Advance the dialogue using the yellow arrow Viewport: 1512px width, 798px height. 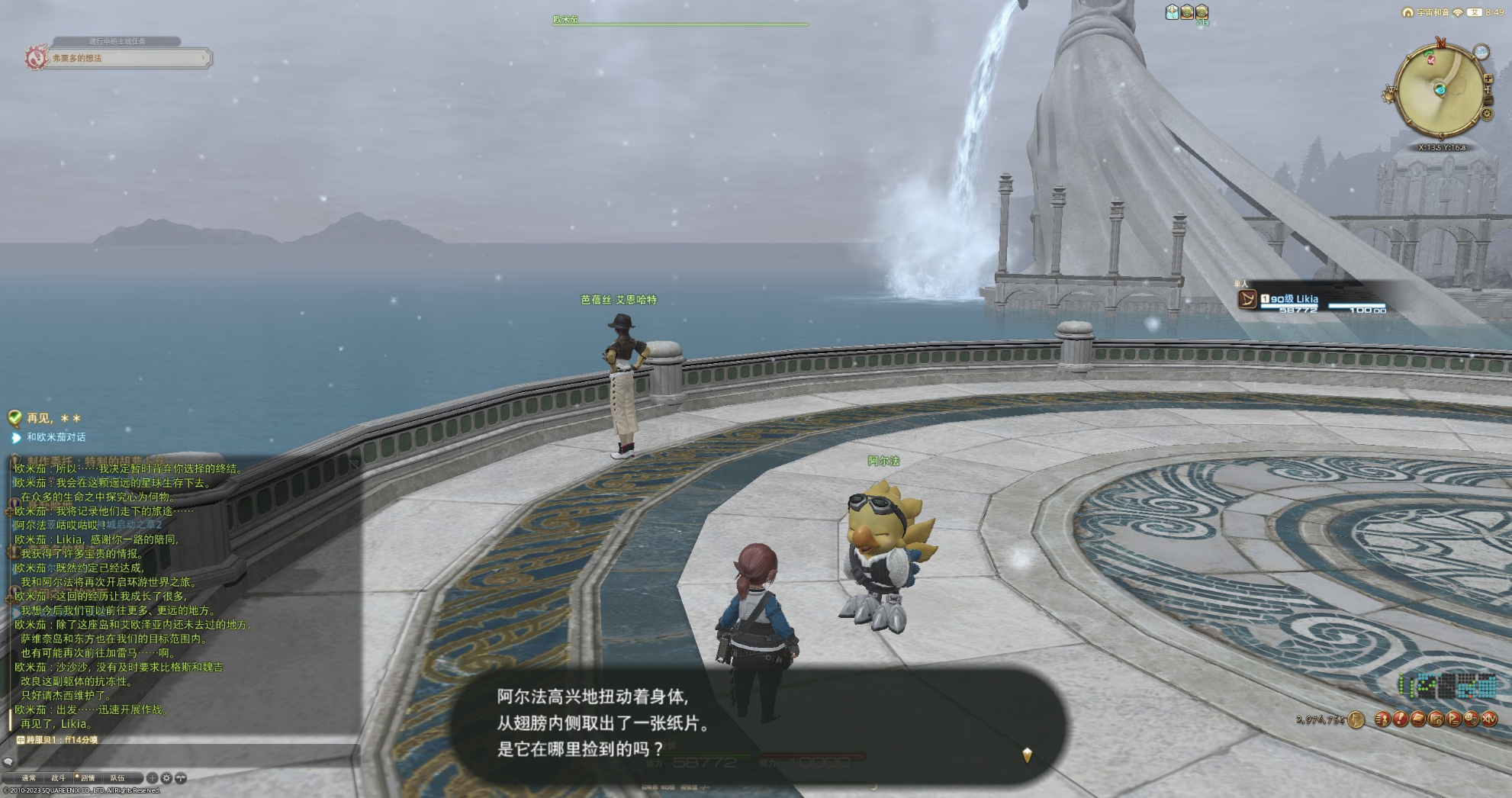click(x=1027, y=755)
